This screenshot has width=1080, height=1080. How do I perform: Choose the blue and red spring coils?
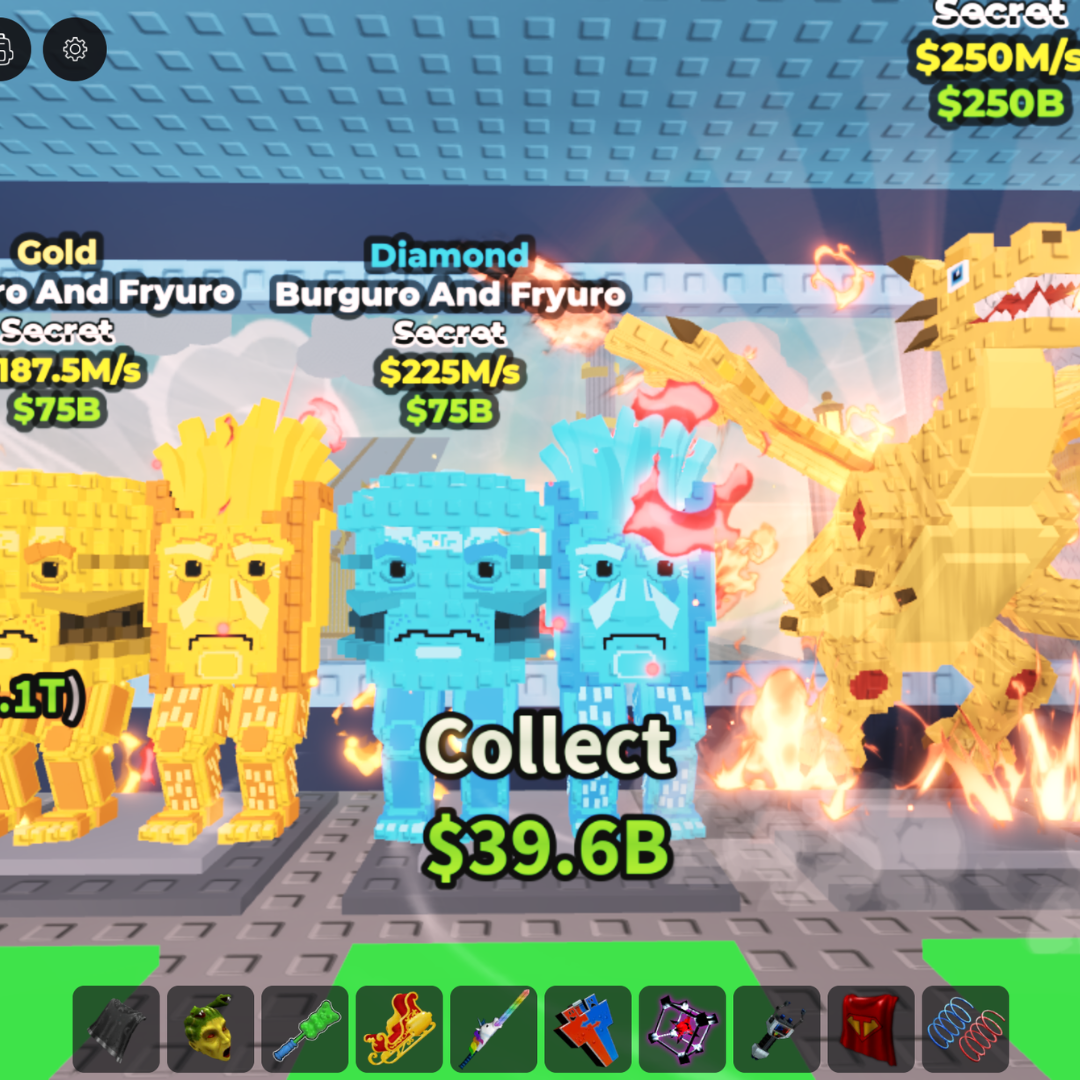point(965,1029)
